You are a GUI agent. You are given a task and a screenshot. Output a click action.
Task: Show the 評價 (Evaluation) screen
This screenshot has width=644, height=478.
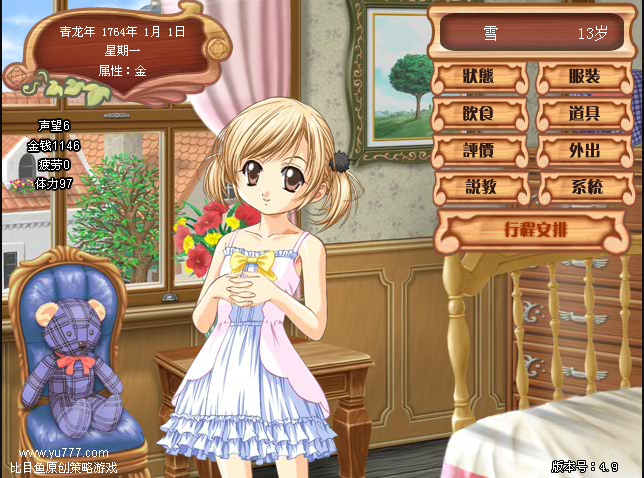(x=480, y=150)
